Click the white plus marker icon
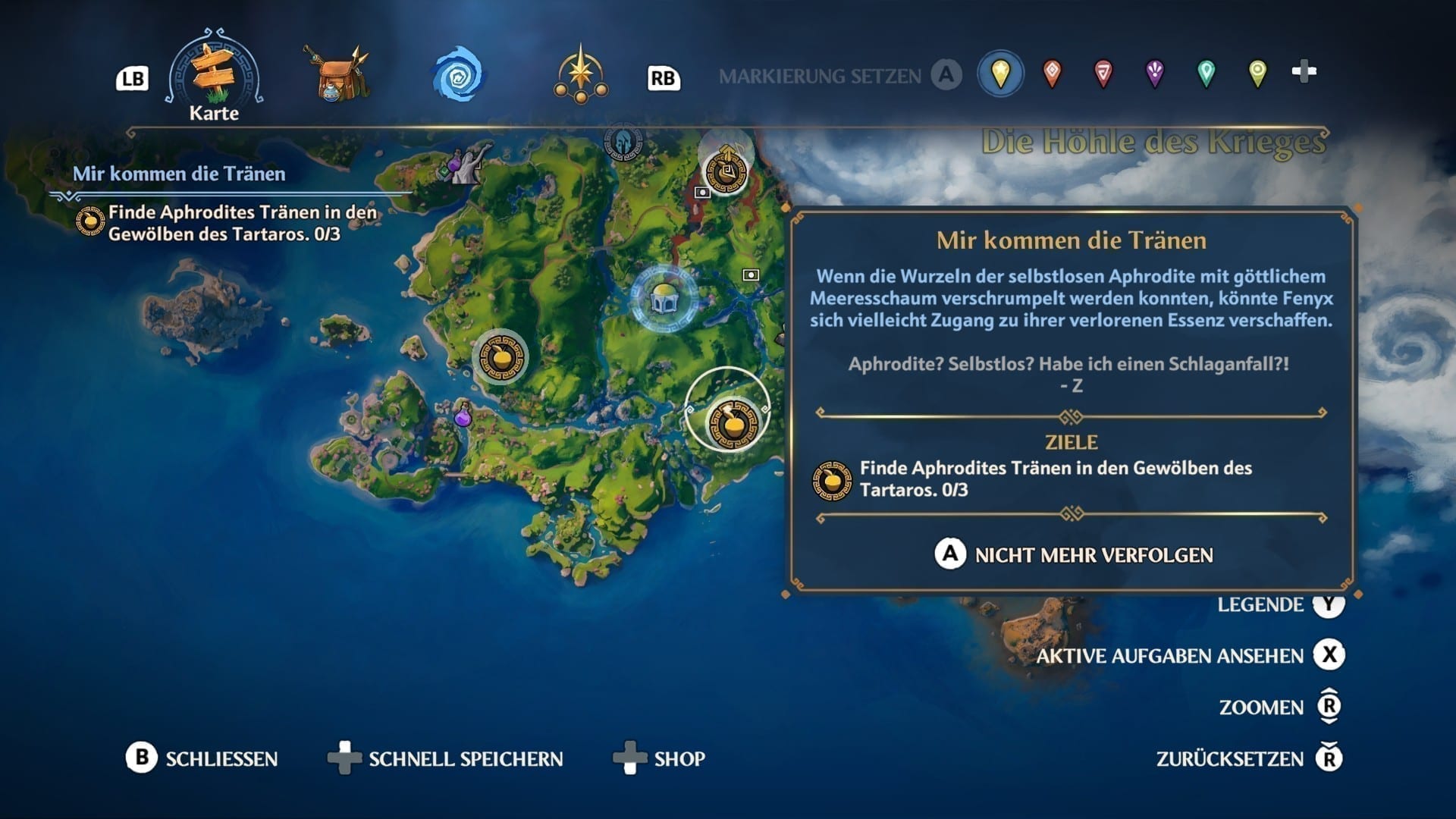Image resolution: width=1456 pixels, height=819 pixels. 1304,72
